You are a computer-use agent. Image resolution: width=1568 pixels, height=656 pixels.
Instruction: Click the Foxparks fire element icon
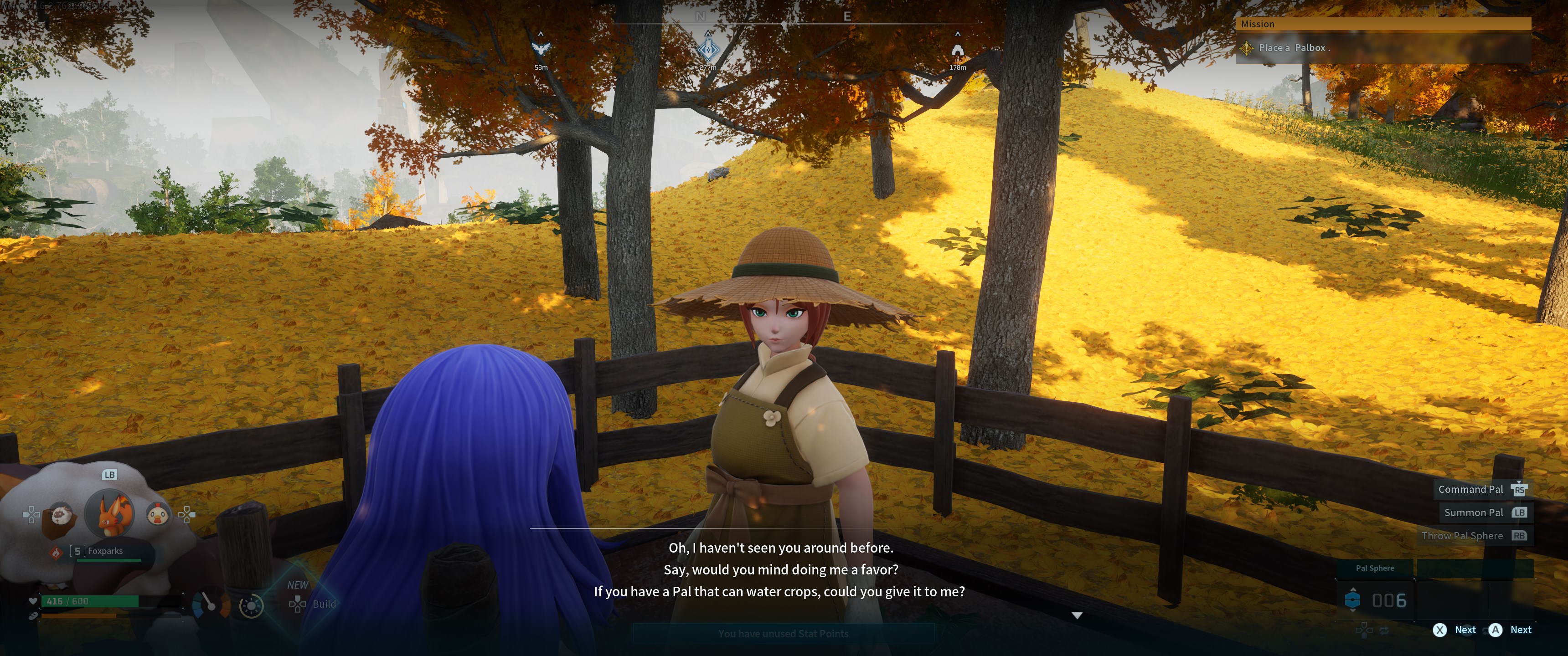pos(56,553)
